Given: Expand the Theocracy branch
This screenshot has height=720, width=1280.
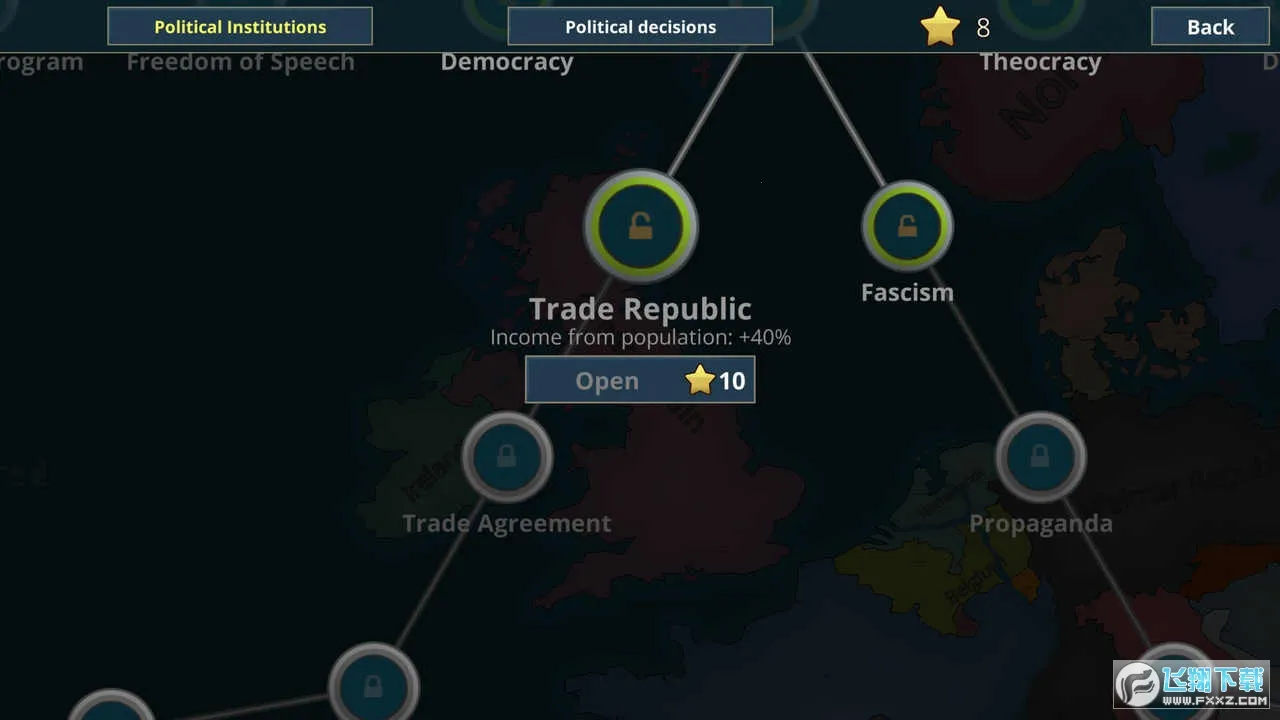Looking at the screenshot, I should click(x=1040, y=61).
